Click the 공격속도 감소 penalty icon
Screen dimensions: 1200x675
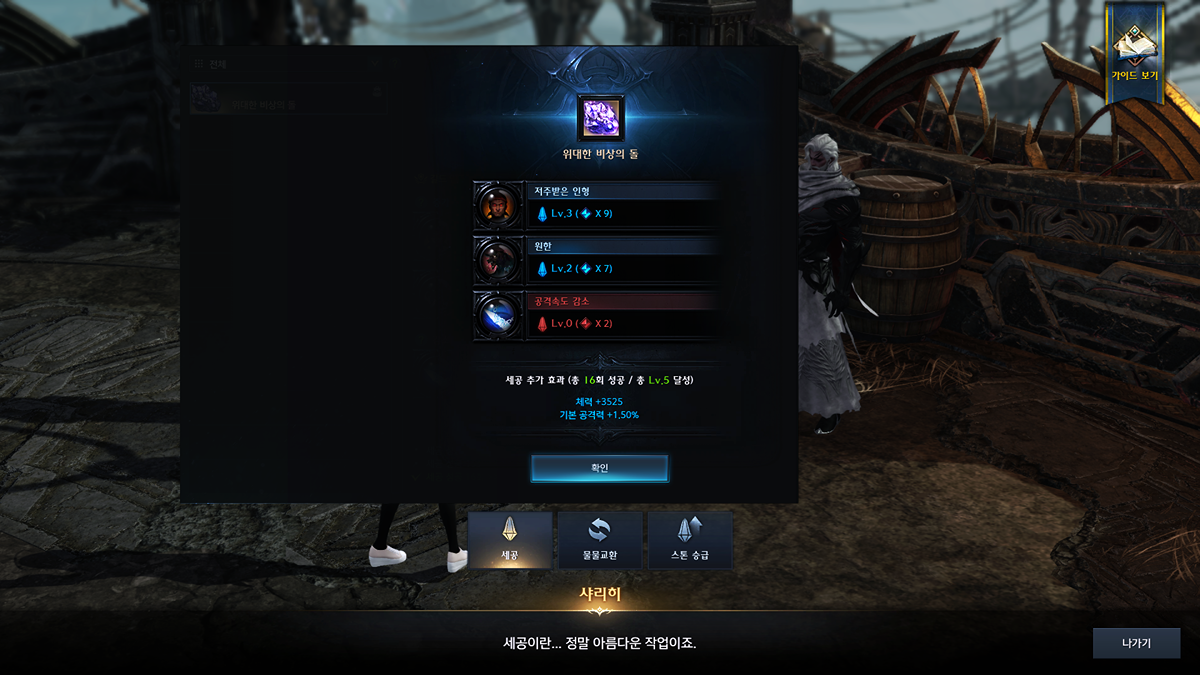coord(497,315)
